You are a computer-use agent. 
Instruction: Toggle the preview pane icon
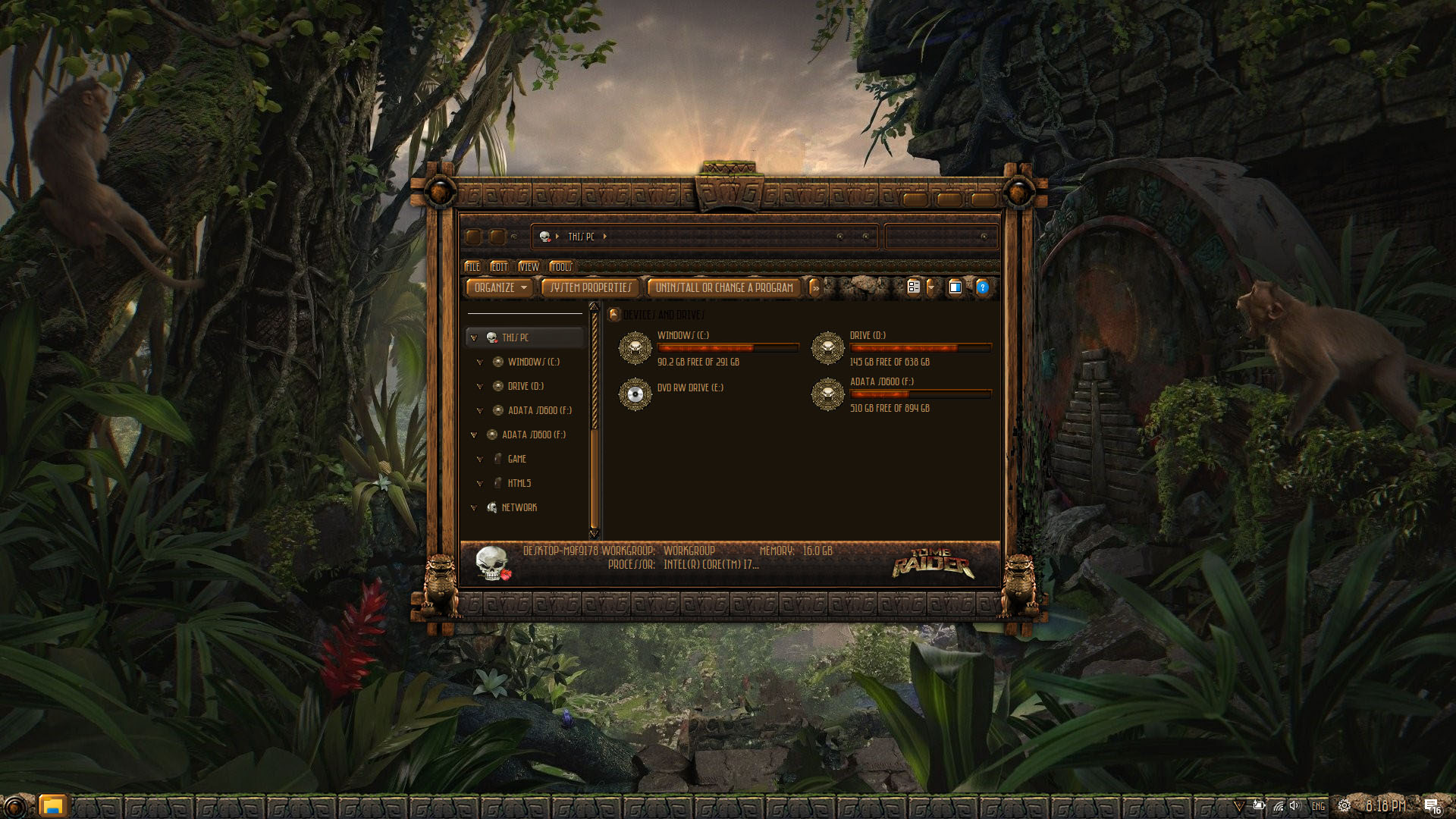[x=955, y=287]
